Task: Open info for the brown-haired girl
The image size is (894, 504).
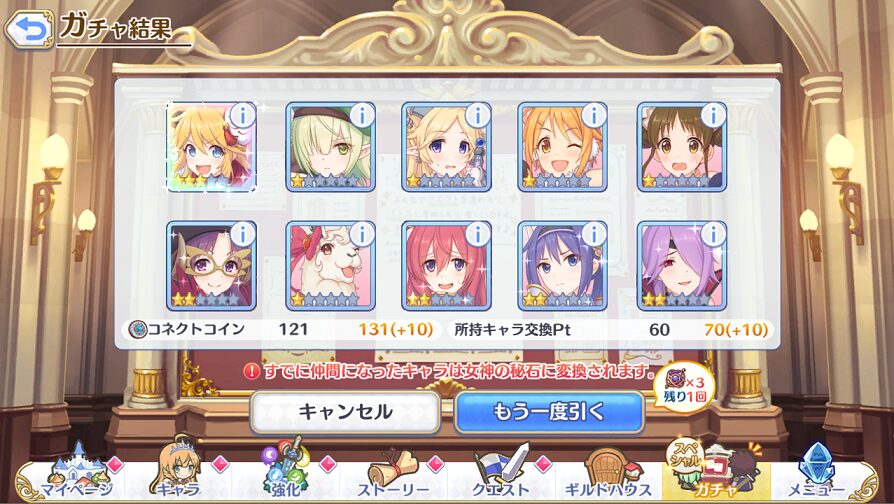Action: pyautogui.click(x=712, y=115)
